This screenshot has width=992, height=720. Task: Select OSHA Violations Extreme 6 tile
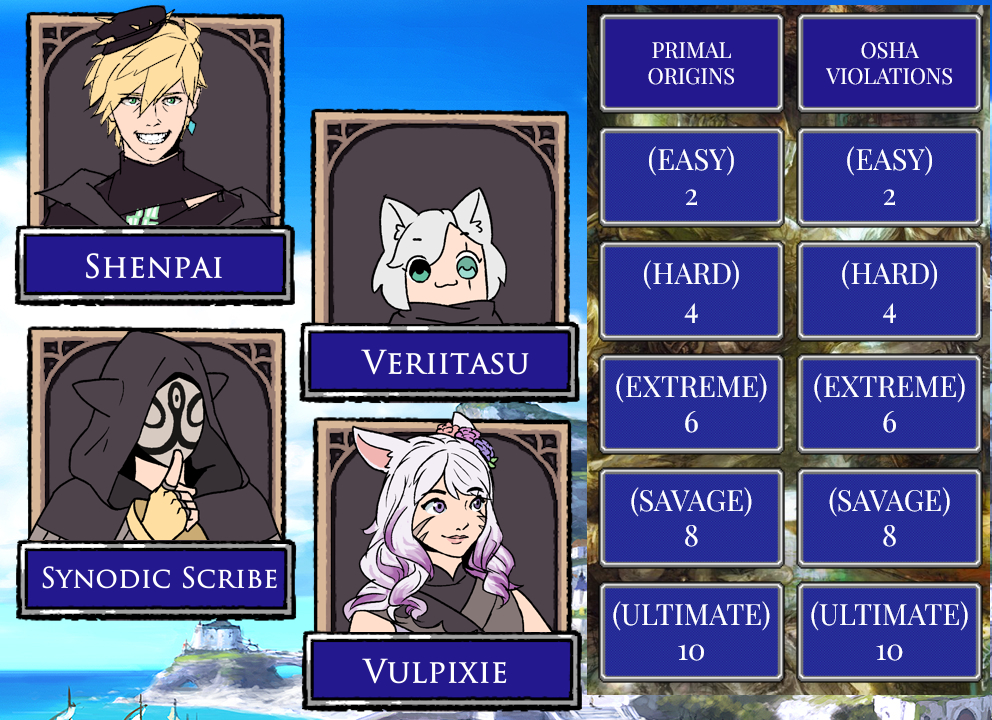tap(889, 404)
